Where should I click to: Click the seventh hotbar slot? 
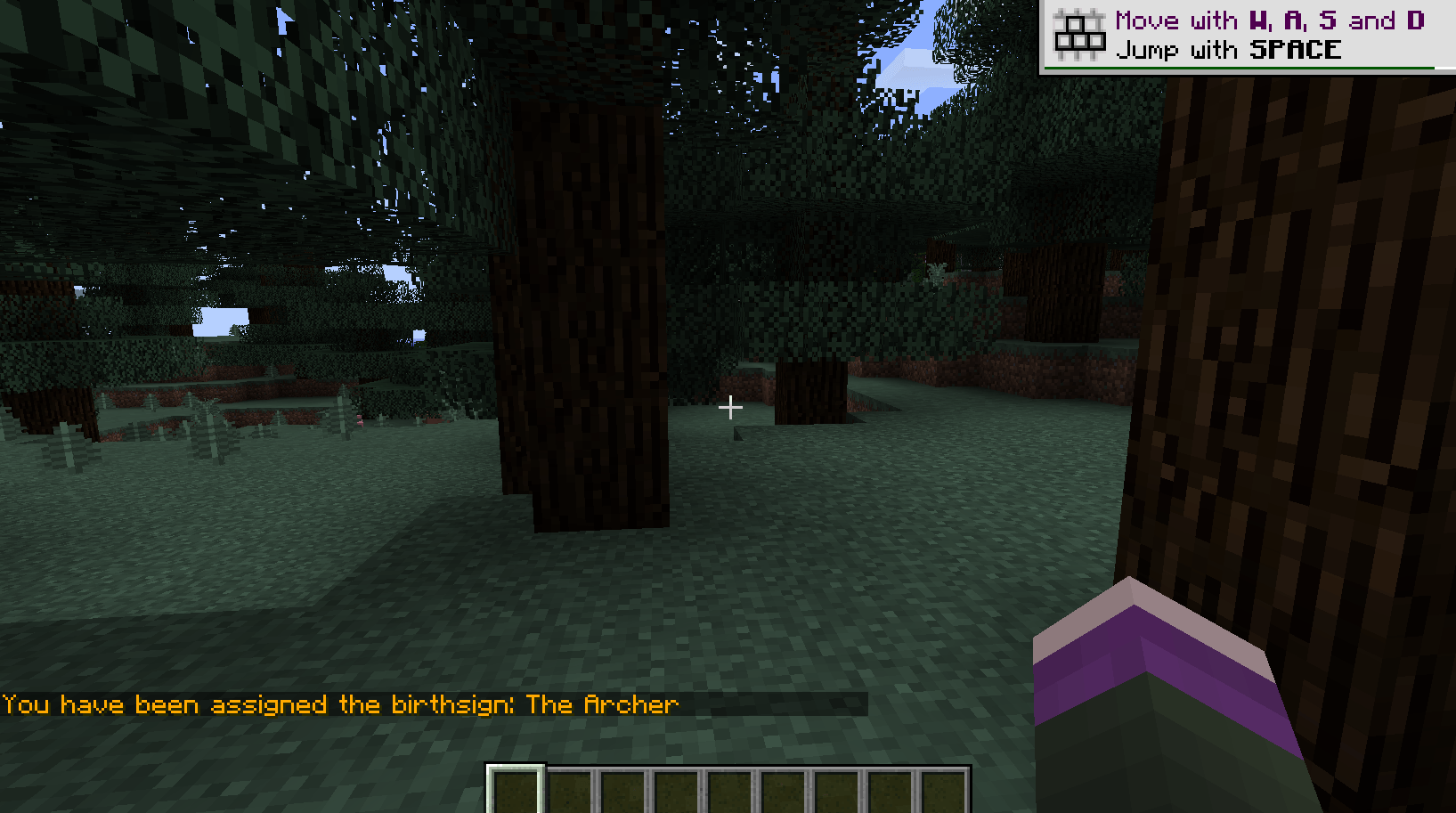(x=837, y=787)
